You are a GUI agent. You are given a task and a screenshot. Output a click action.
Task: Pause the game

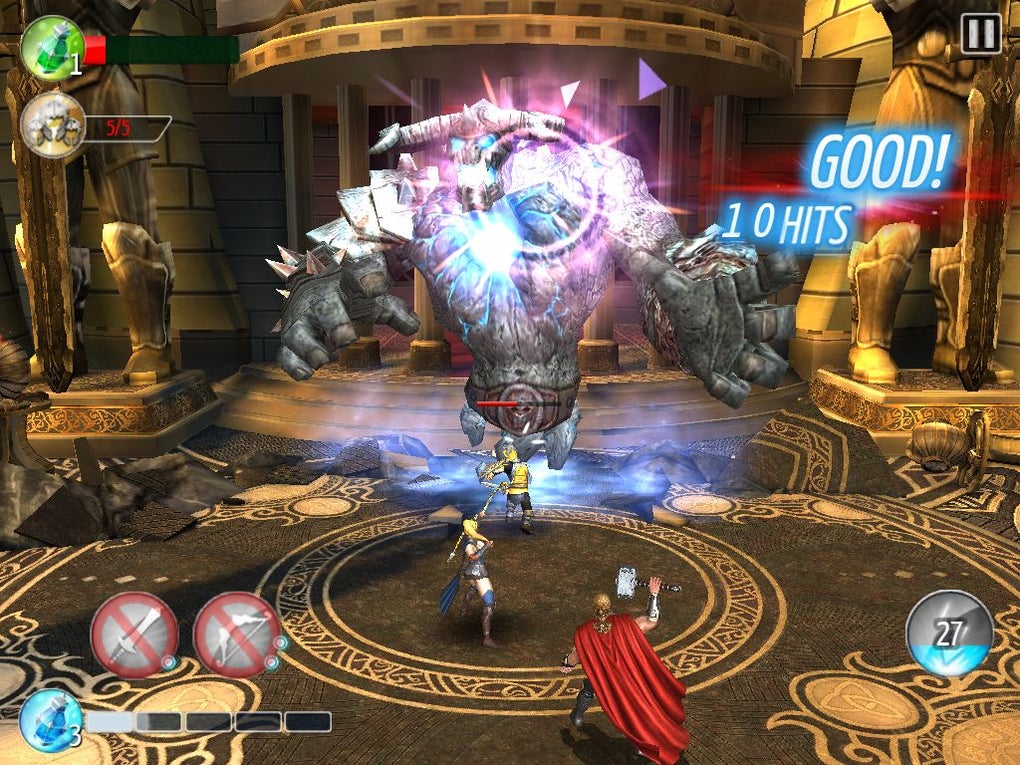pos(980,34)
